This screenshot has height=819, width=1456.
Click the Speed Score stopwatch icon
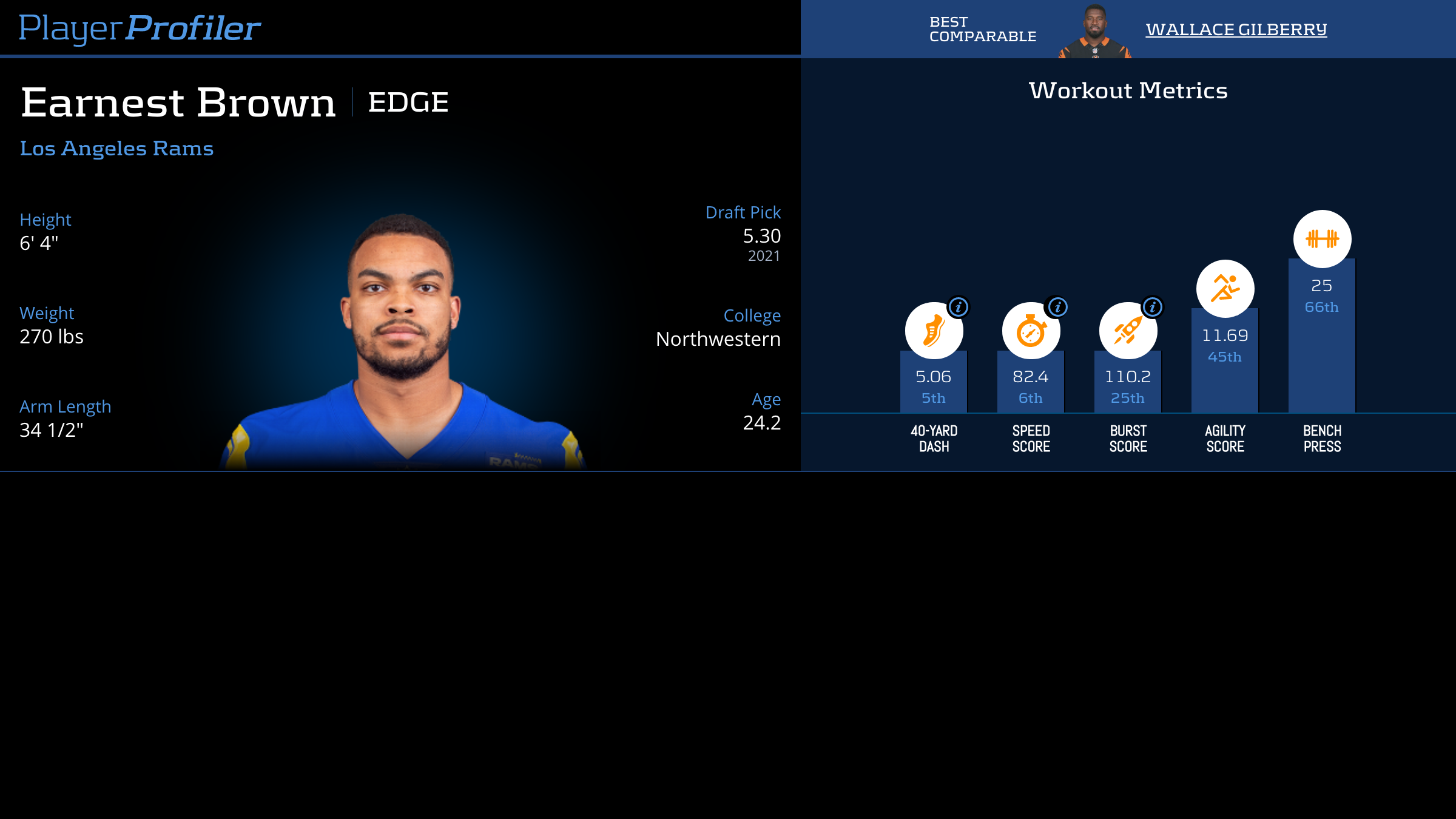coord(1030,332)
